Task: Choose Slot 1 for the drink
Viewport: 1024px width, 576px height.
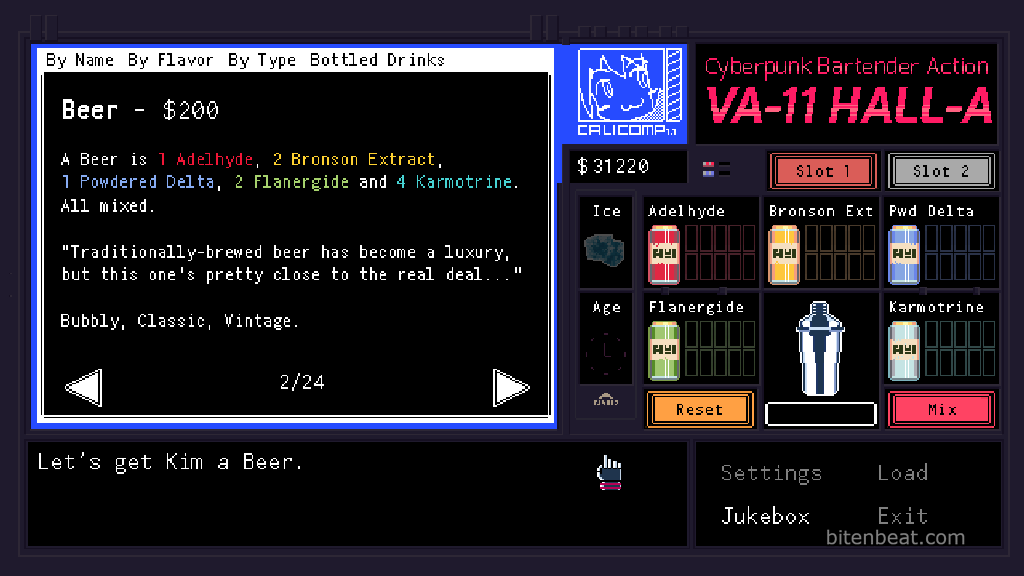Action: pyautogui.click(x=823, y=171)
